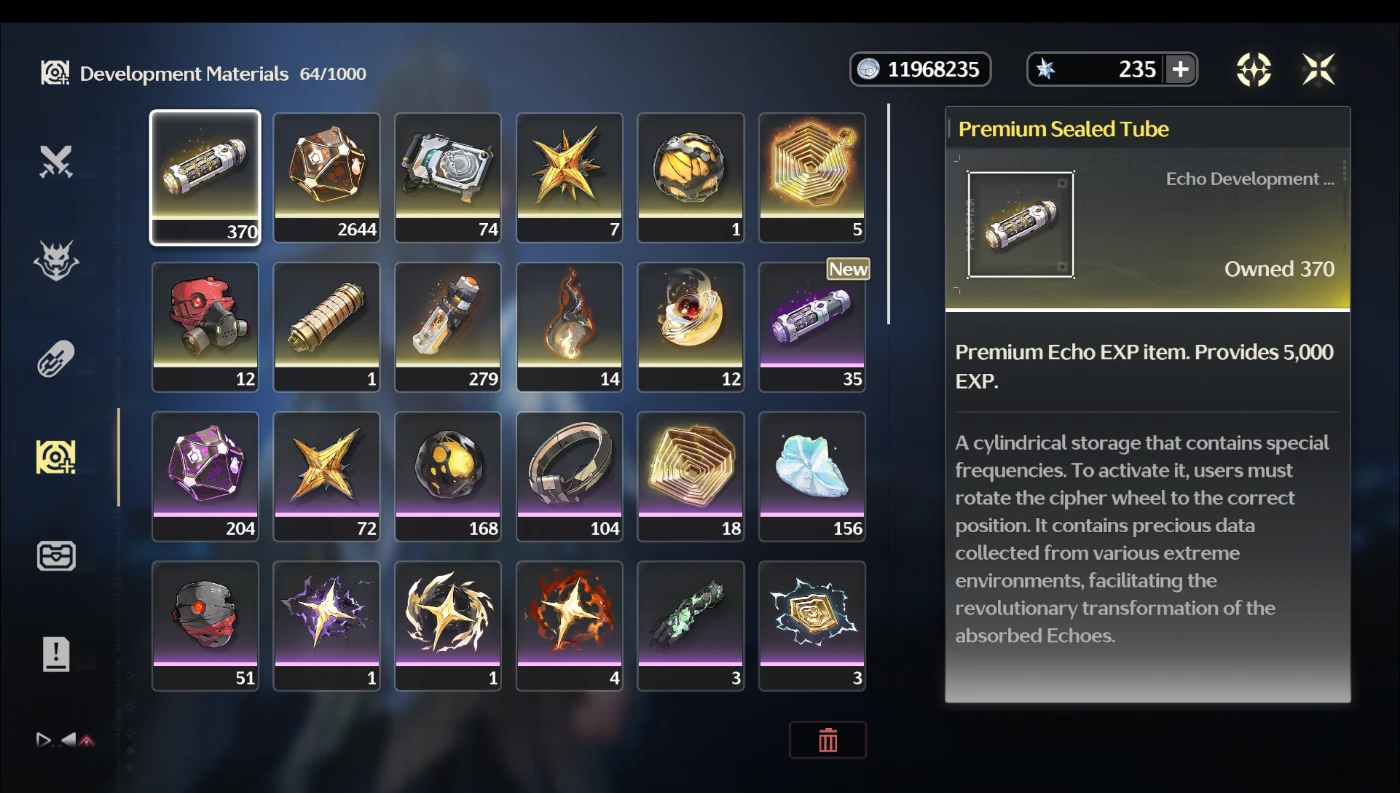
Task: Add more Astrite with the plus button
Action: point(1180,69)
